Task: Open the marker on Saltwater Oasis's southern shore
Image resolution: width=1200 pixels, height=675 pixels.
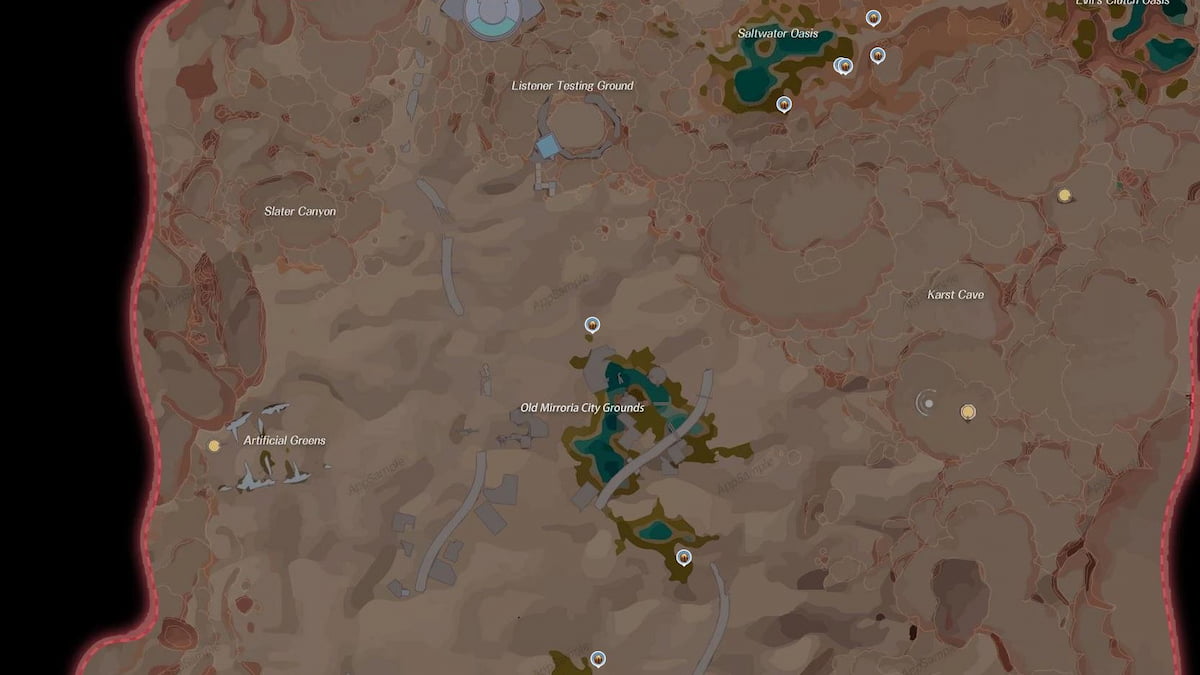Action: pos(784,103)
